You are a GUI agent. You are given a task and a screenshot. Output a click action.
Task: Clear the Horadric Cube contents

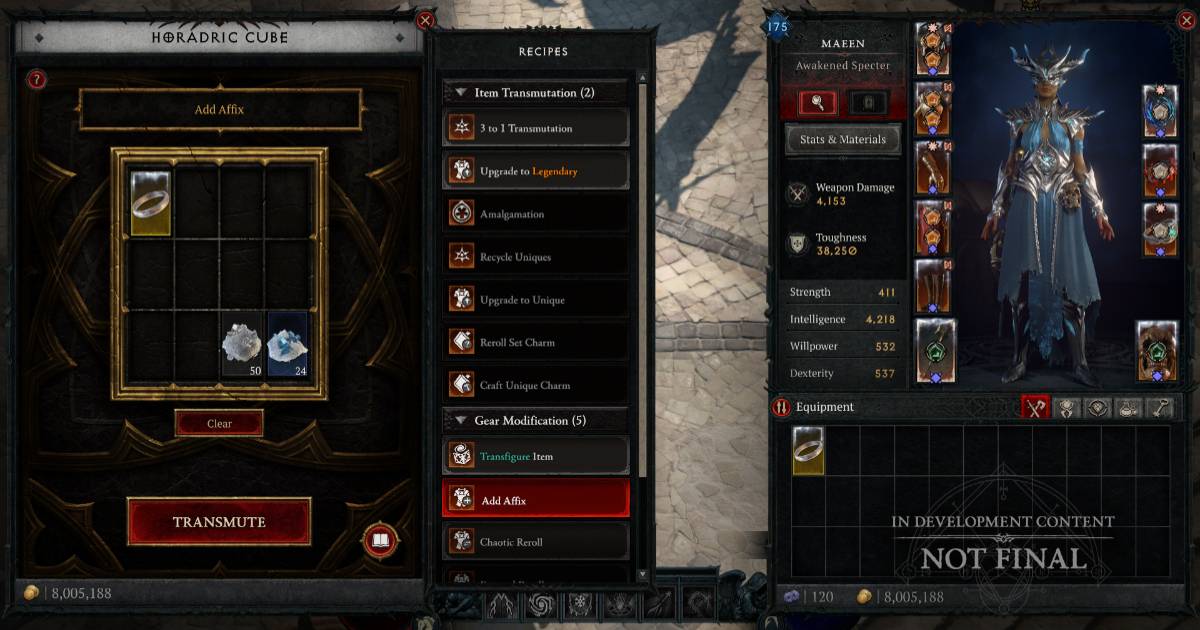coord(219,423)
